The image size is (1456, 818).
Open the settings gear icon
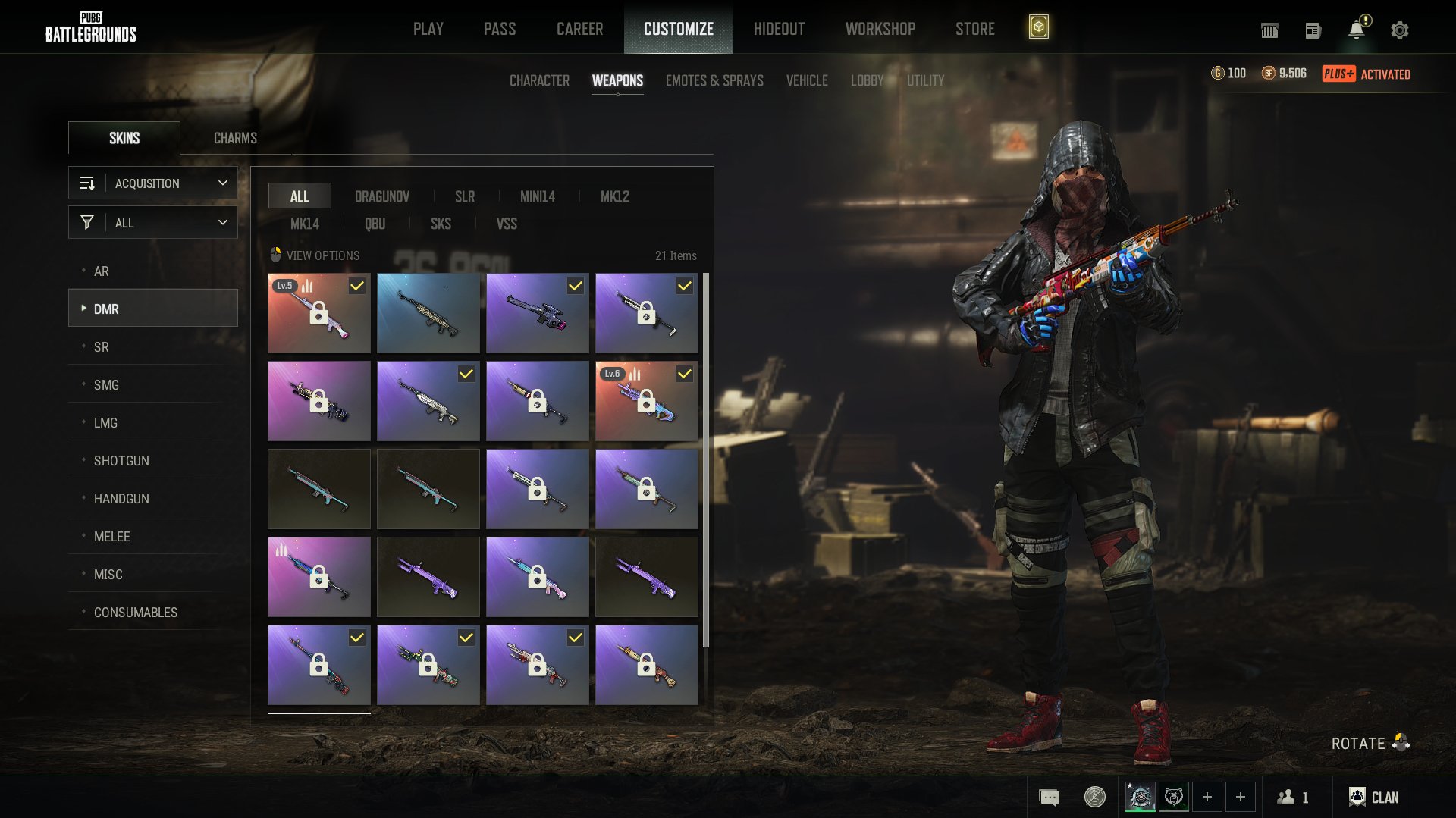pyautogui.click(x=1399, y=30)
